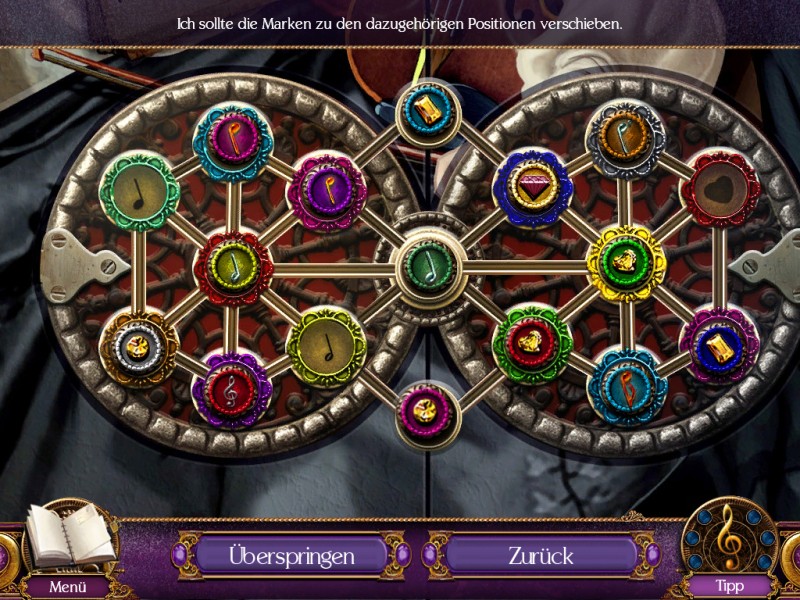
Task: Skip the puzzle with Überspringen
Action: point(292,554)
